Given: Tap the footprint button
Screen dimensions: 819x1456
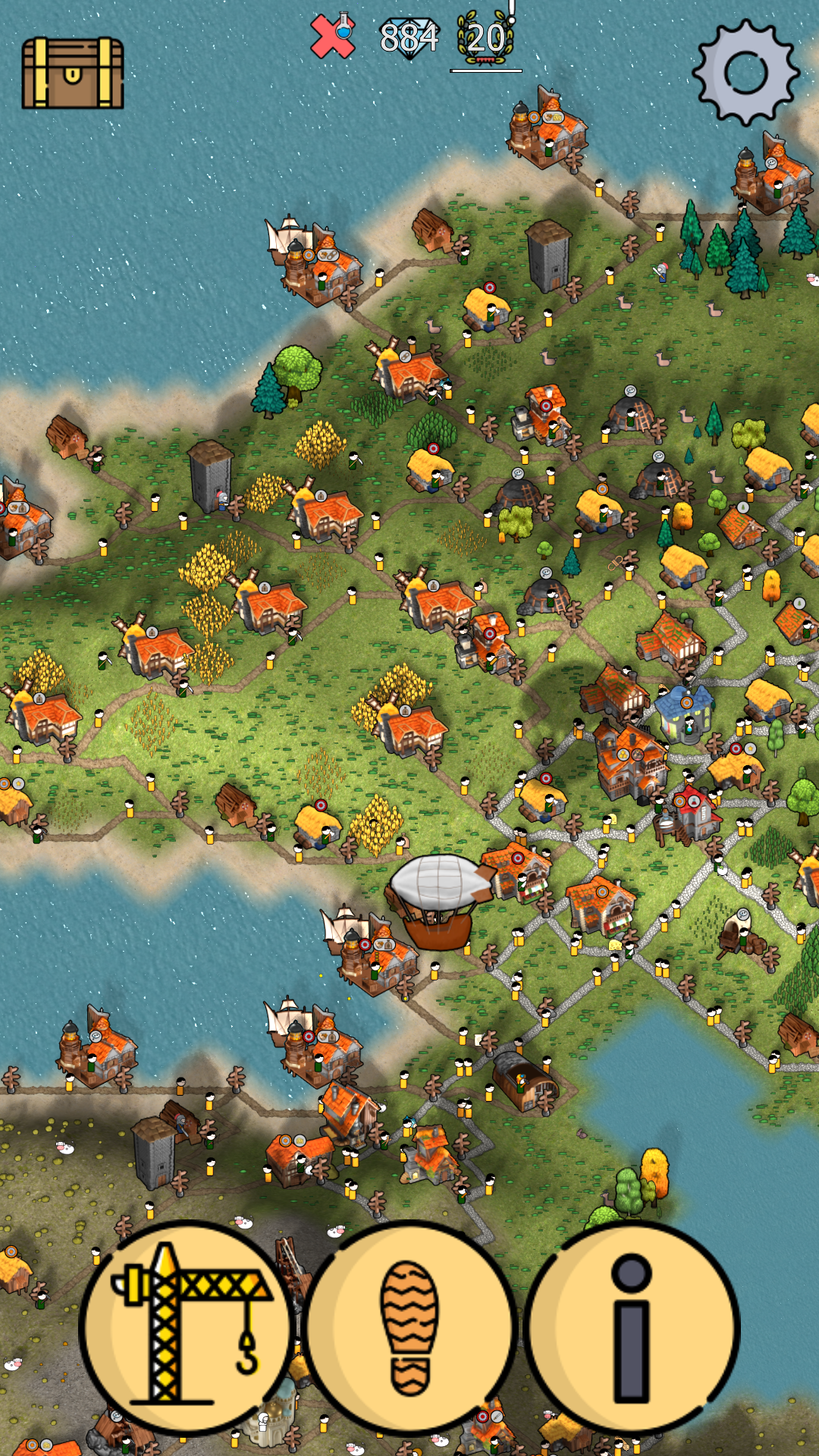Looking at the screenshot, I should tap(410, 1327).
